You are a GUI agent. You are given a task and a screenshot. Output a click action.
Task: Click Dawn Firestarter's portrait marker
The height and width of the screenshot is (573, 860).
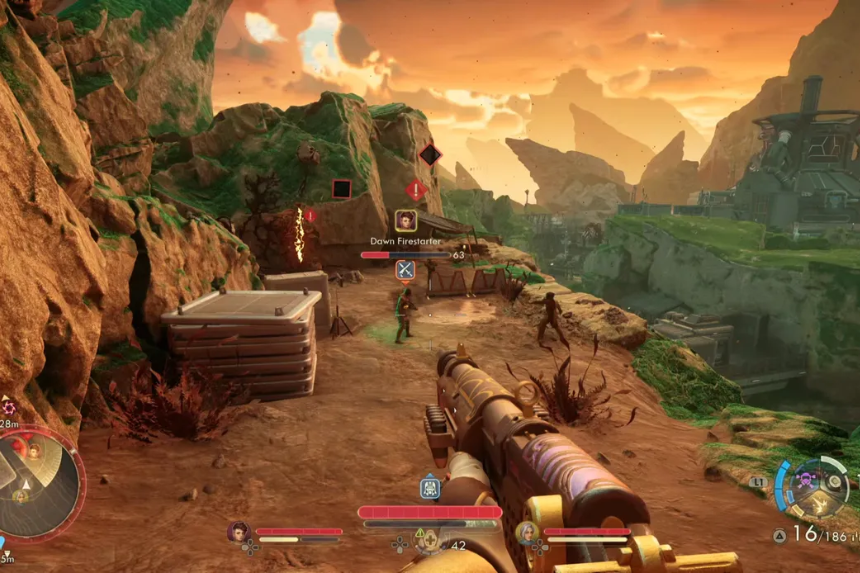coord(405,221)
